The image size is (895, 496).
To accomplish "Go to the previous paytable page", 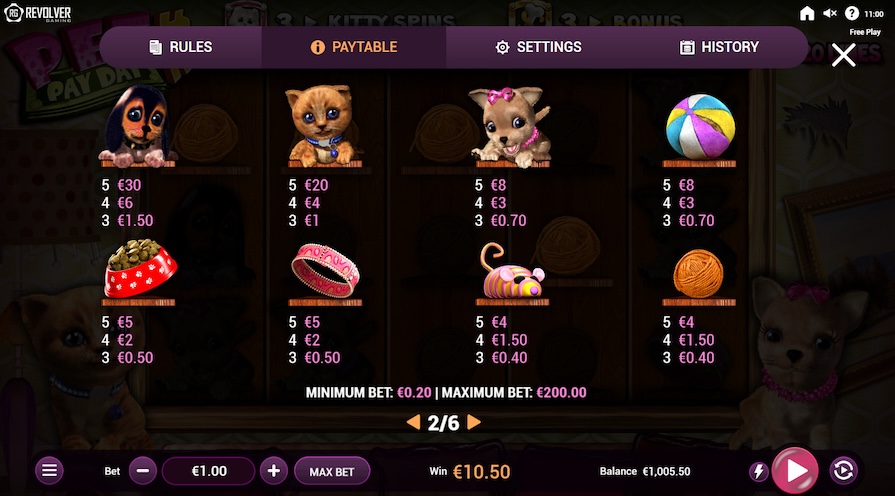I will click(x=413, y=423).
